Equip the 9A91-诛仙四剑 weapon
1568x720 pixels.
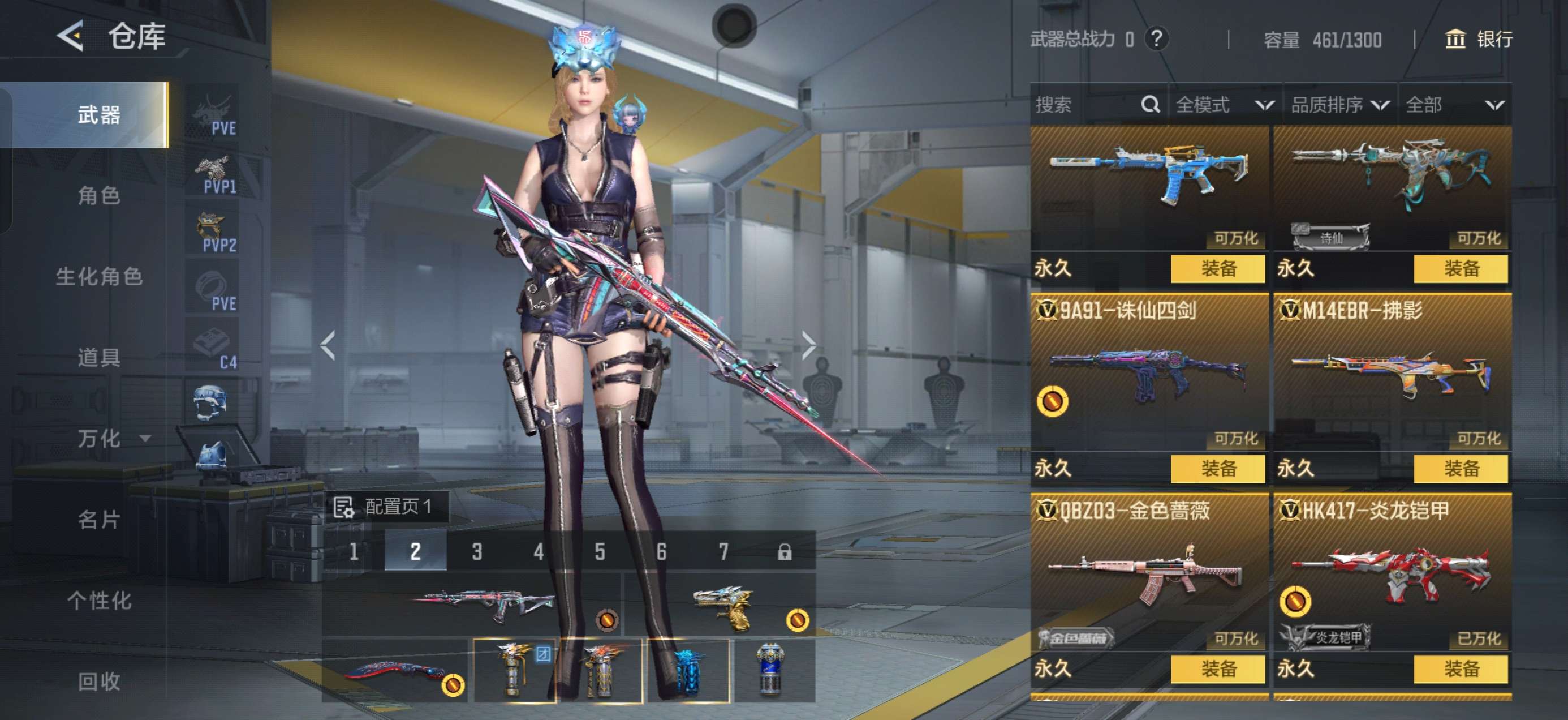pyautogui.click(x=1217, y=469)
